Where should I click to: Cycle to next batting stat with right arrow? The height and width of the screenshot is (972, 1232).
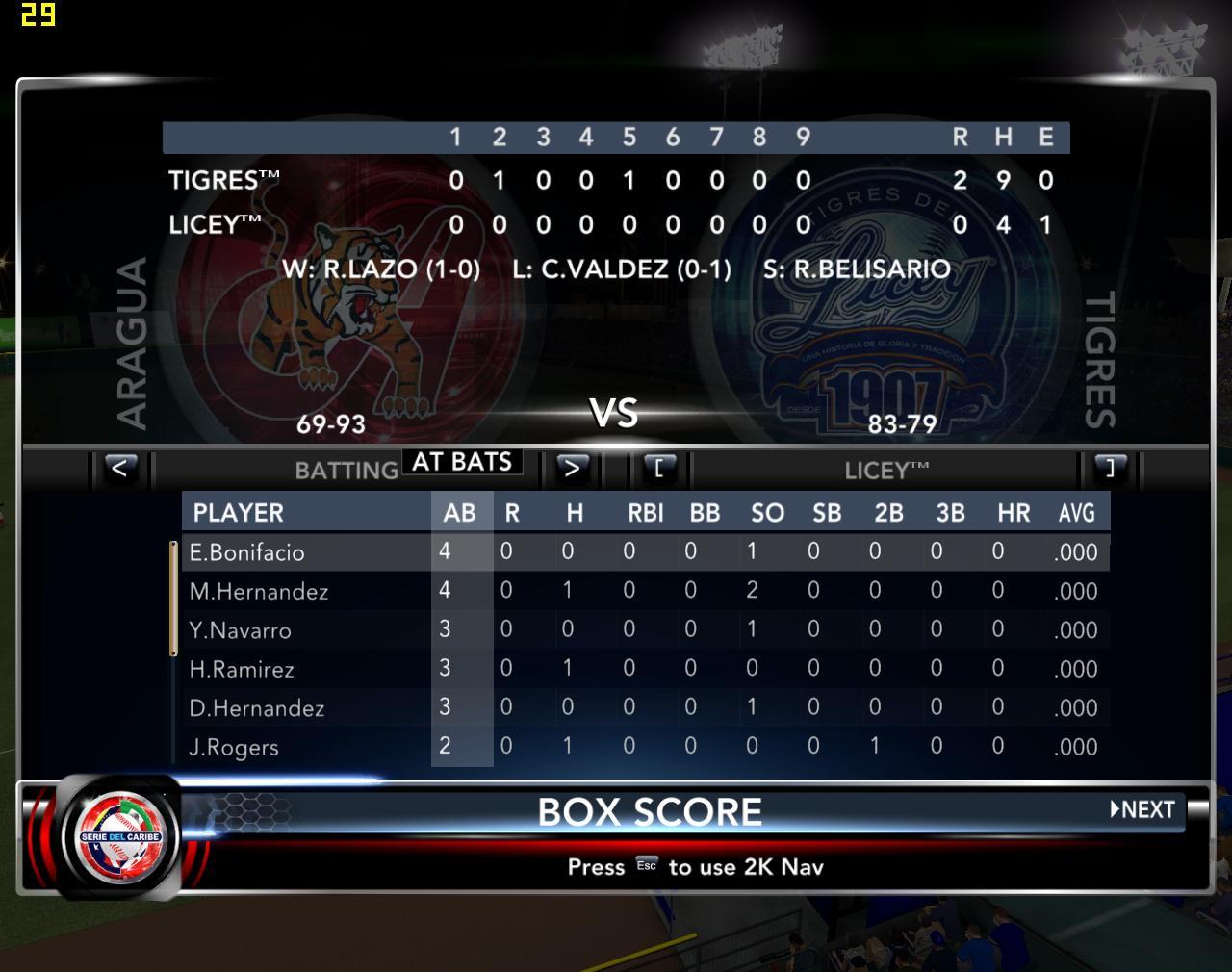coord(572,469)
